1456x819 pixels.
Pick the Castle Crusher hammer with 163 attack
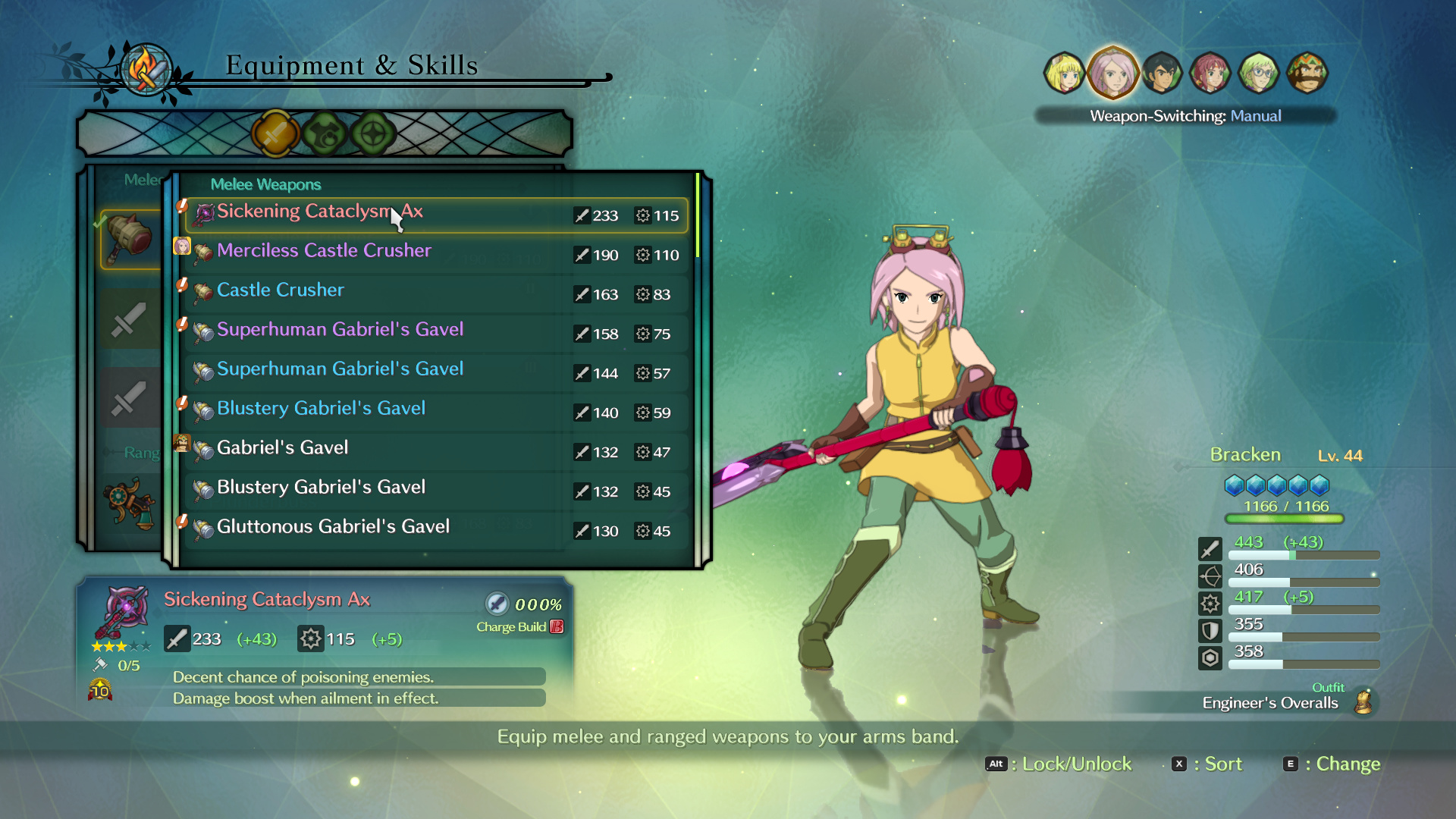coord(436,293)
